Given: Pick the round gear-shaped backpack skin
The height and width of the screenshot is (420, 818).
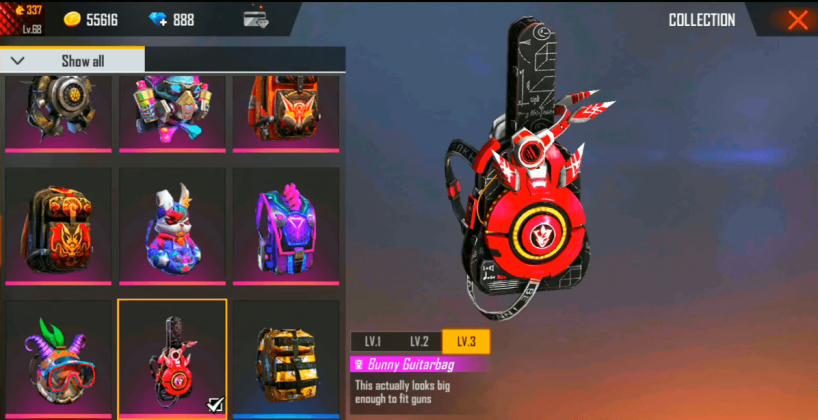Looking at the screenshot, I should 58,108.
